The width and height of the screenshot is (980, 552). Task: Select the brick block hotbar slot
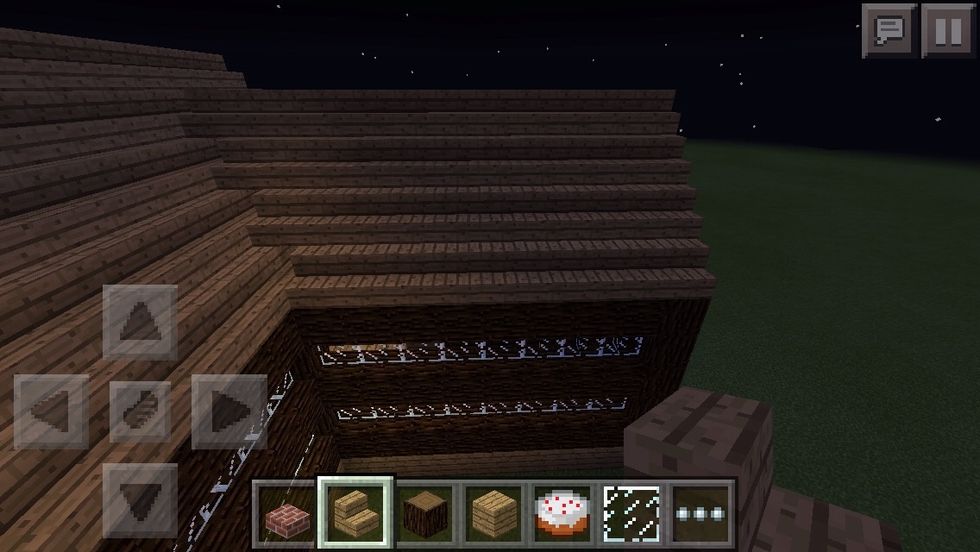[285, 514]
